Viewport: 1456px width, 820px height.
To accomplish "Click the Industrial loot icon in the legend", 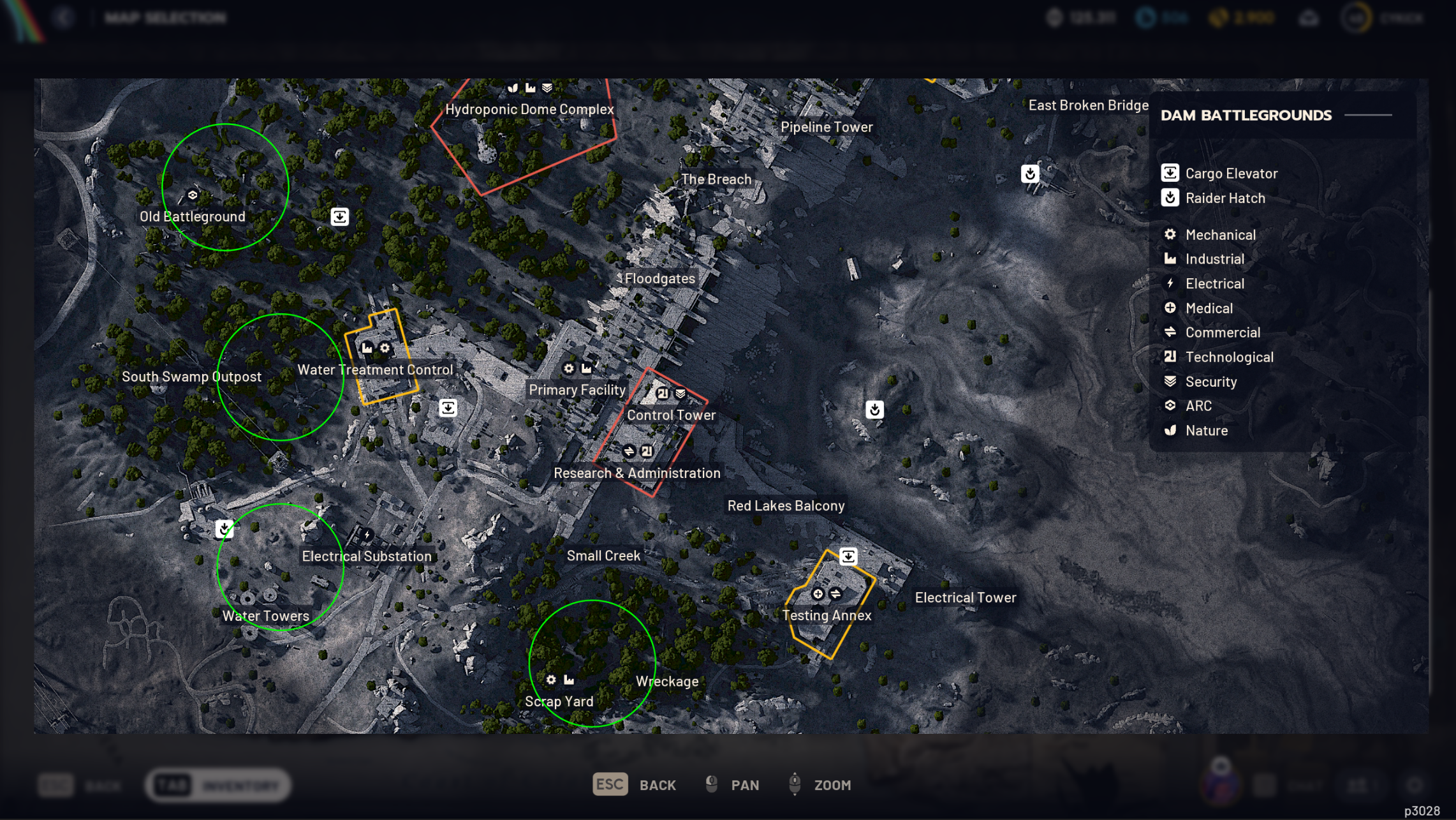I will (x=1170, y=259).
